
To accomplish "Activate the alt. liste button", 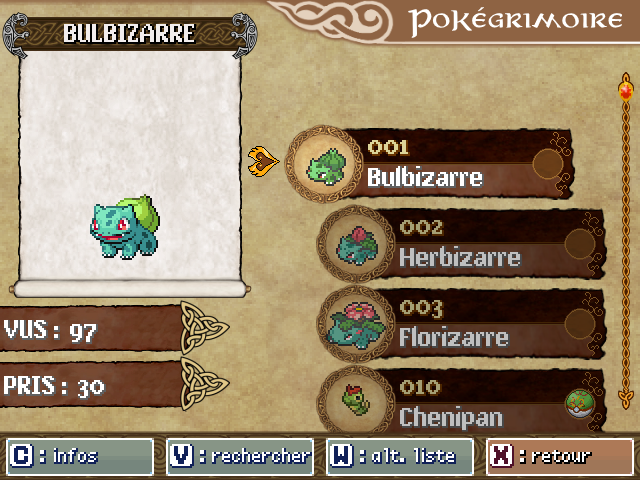I will [x=400, y=457].
